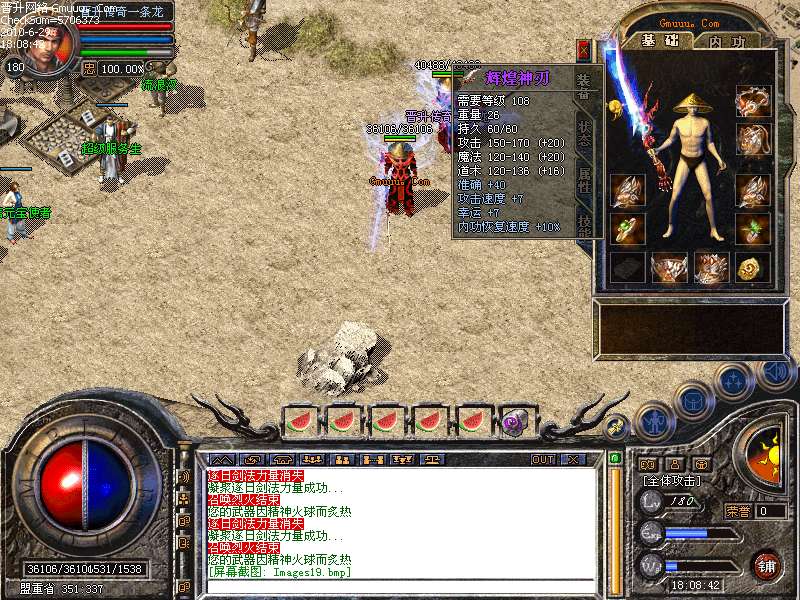Open the skills button with four stars
This screenshot has width=800, height=600.
pos(734,380)
